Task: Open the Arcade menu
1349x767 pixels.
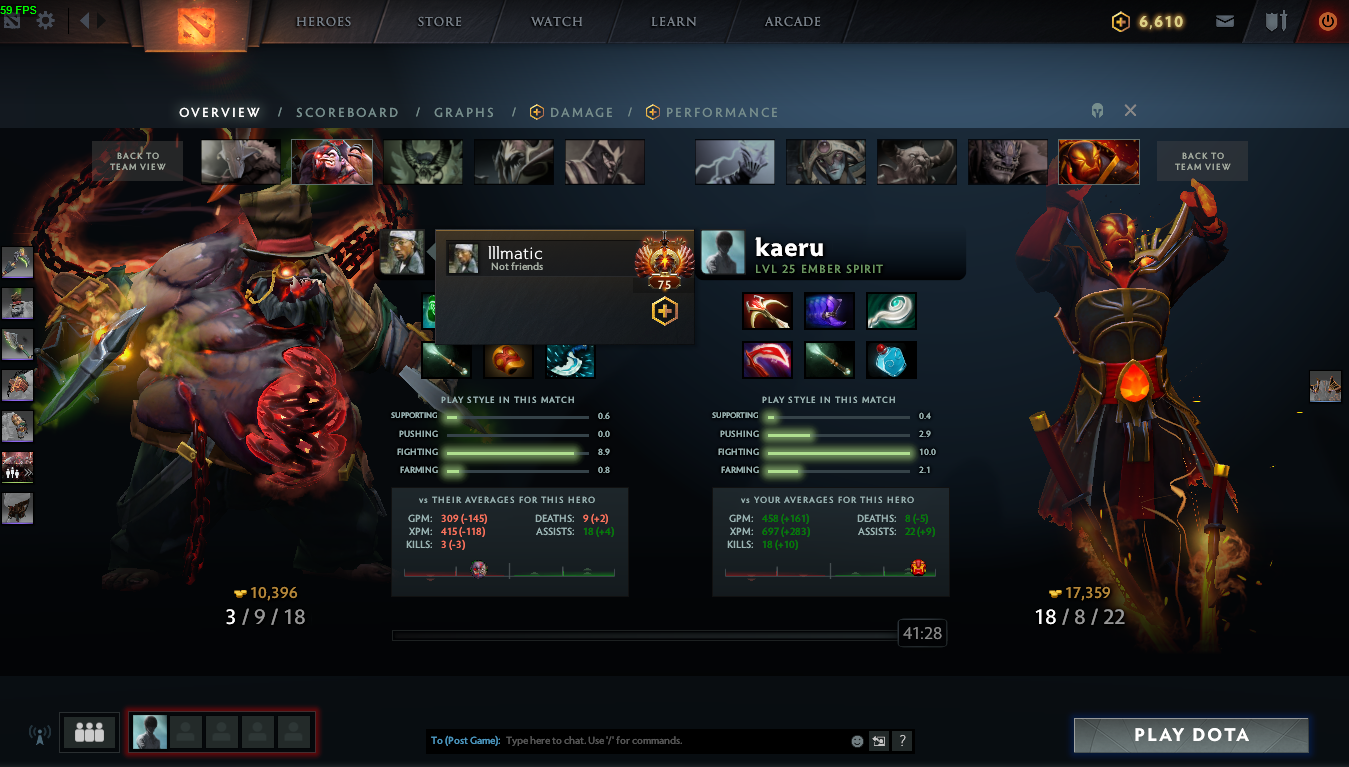Action: (x=793, y=21)
